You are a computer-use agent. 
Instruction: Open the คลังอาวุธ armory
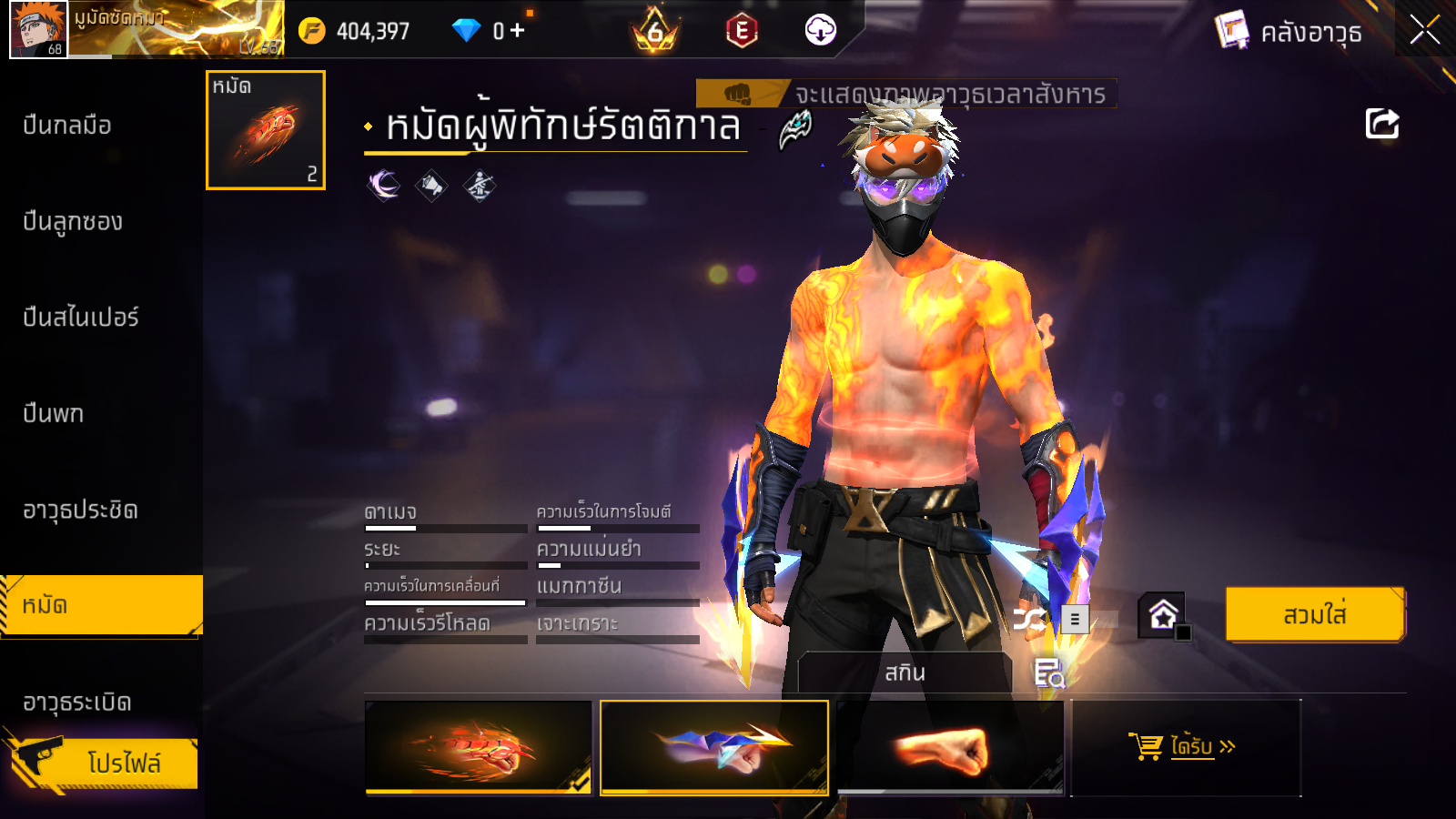(x=1289, y=32)
